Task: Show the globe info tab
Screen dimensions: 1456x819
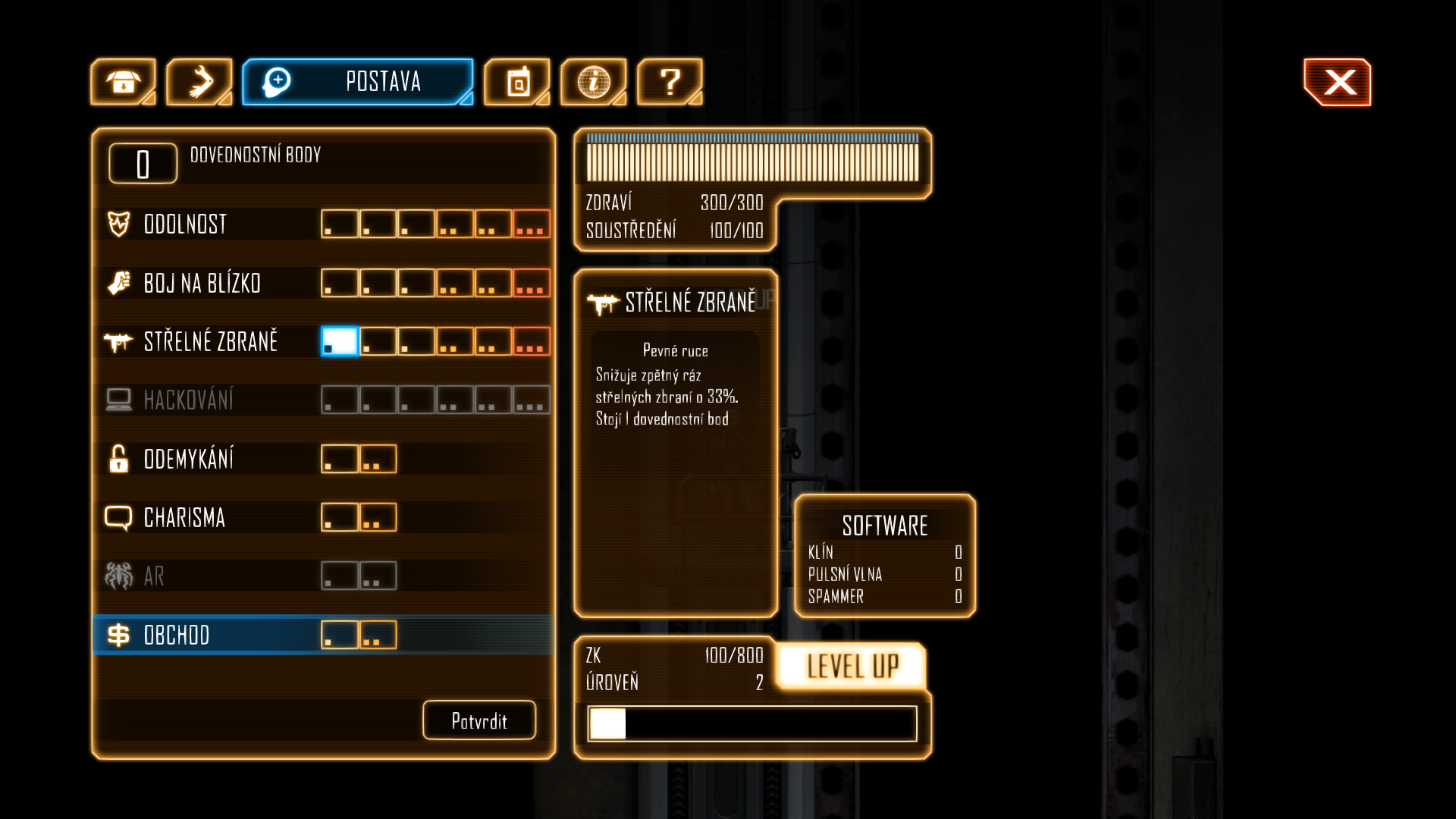Action: [593, 82]
